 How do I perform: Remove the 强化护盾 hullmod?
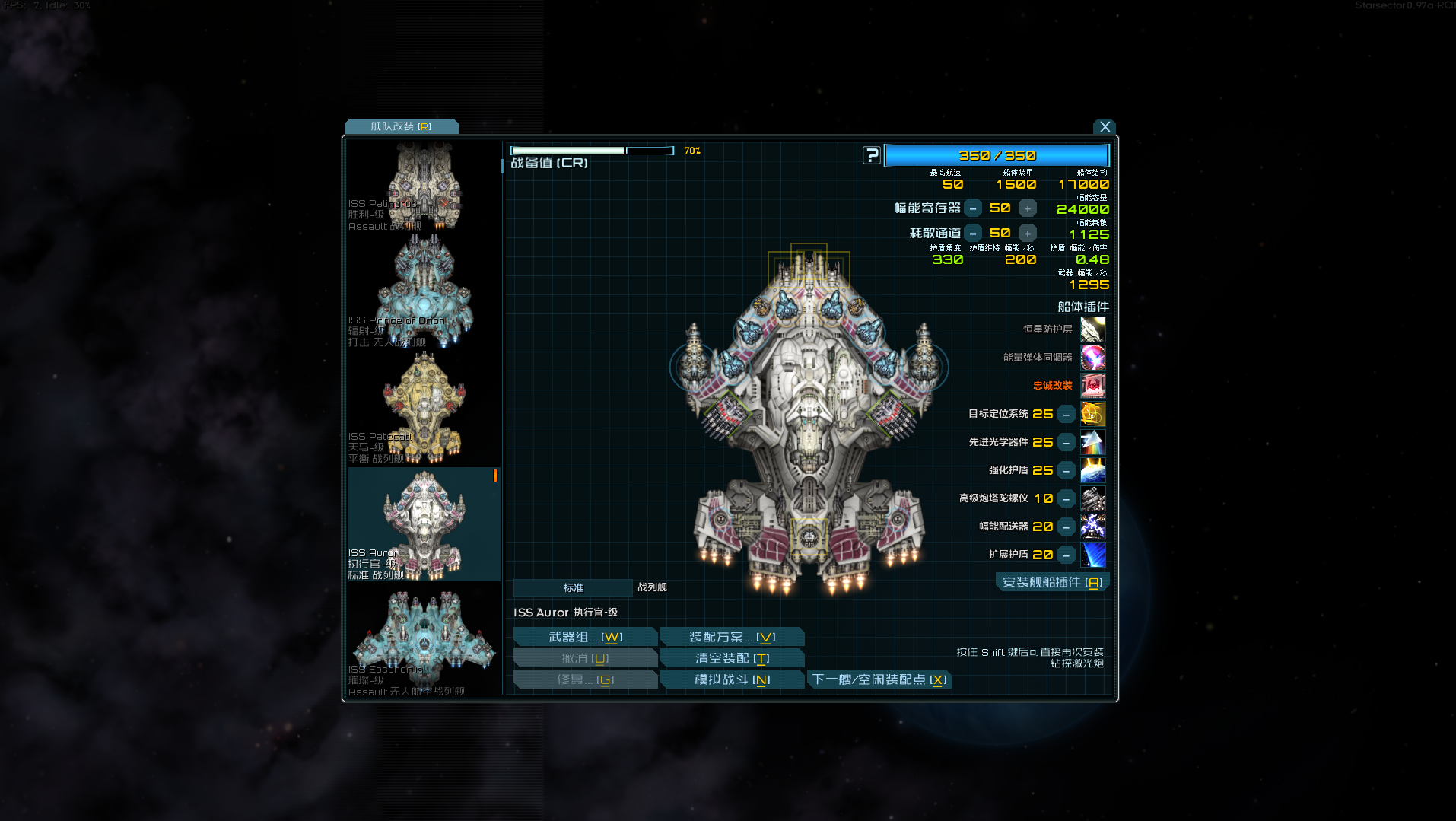[1067, 470]
